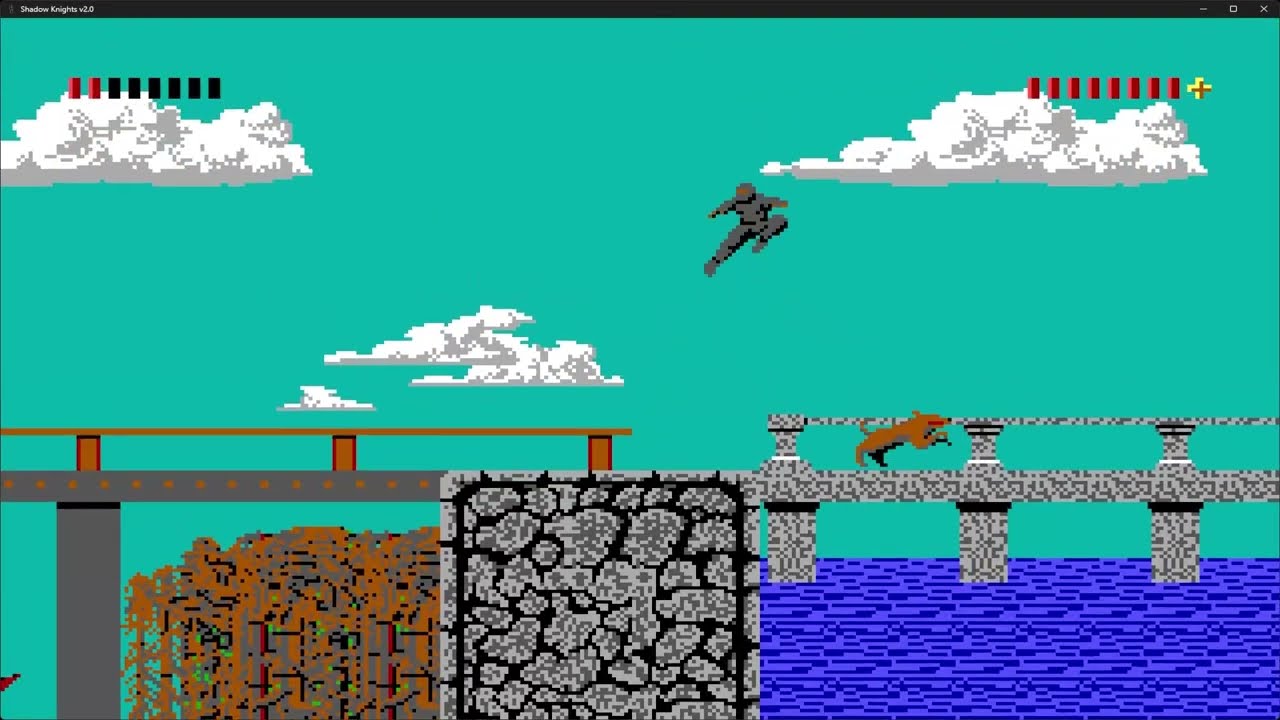Screen dimensions: 1280x720
Task: Click the first red bar of the player health meter
Action: [x=73, y=88]
